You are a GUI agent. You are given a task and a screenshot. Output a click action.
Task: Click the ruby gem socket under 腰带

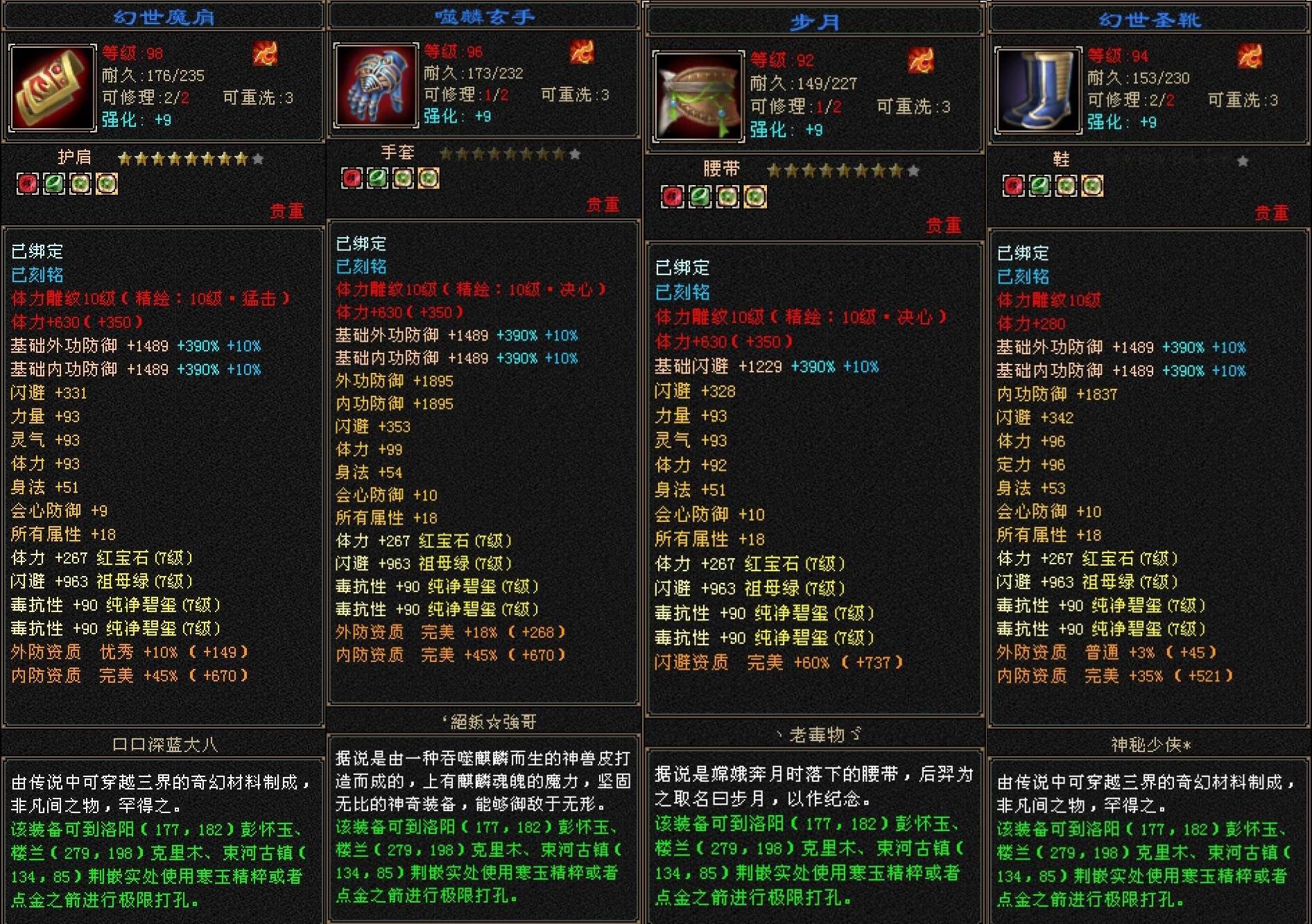[671, 196]
